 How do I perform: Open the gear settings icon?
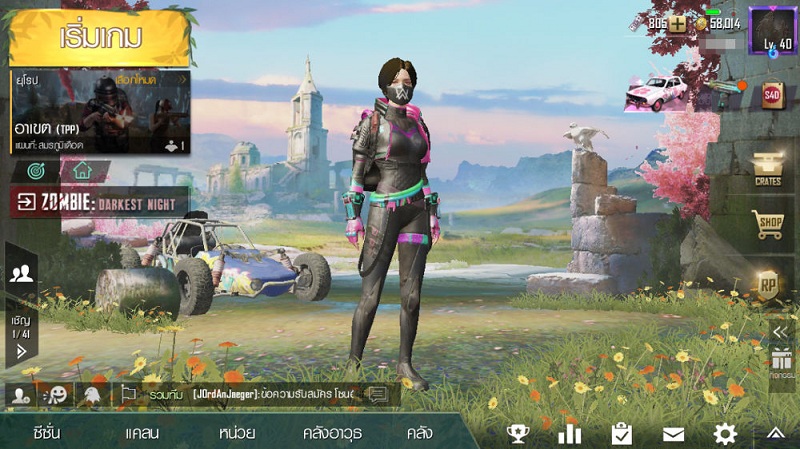coord(725,433)
